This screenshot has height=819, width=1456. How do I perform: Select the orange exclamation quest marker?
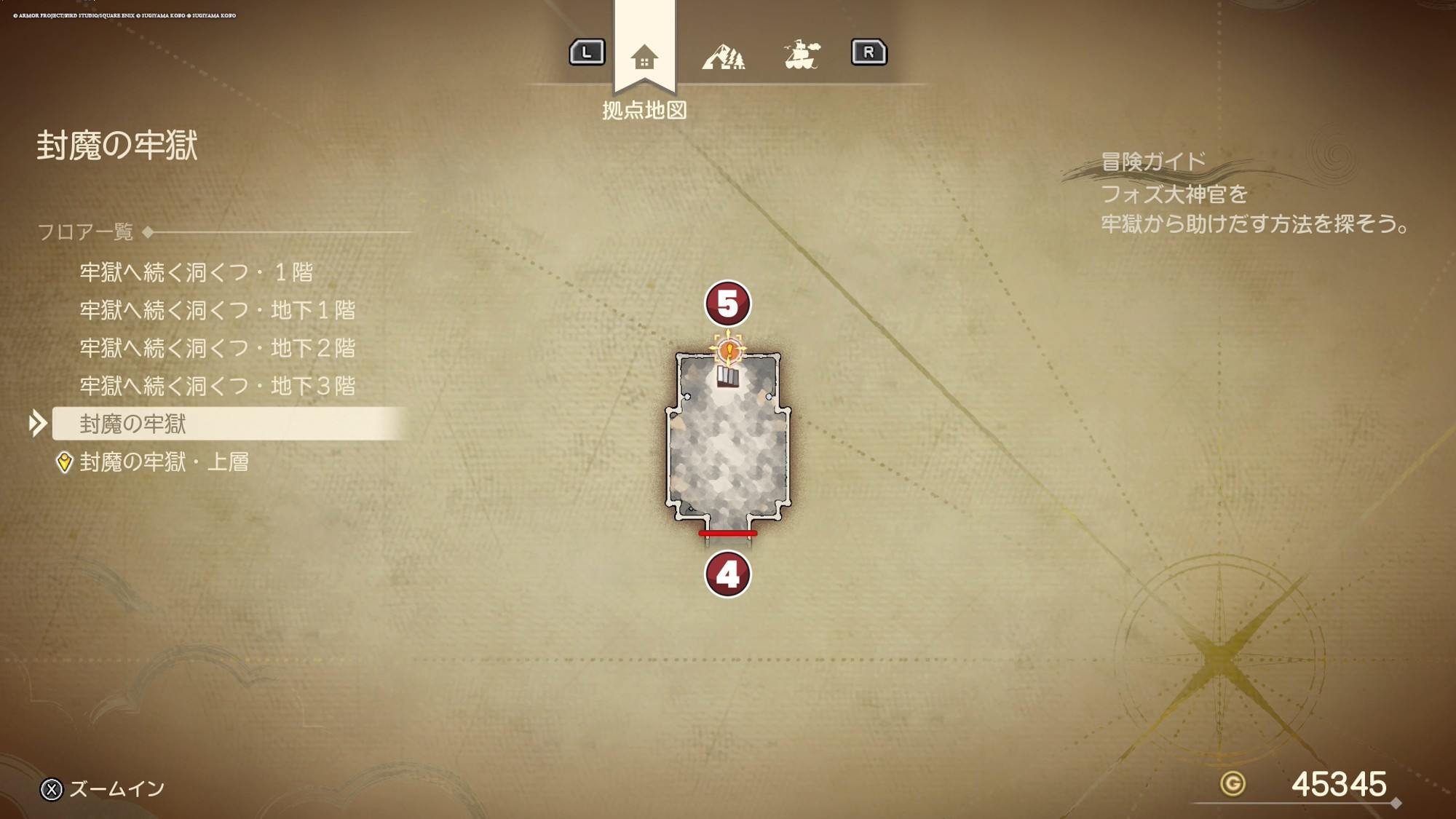(729, 351)
